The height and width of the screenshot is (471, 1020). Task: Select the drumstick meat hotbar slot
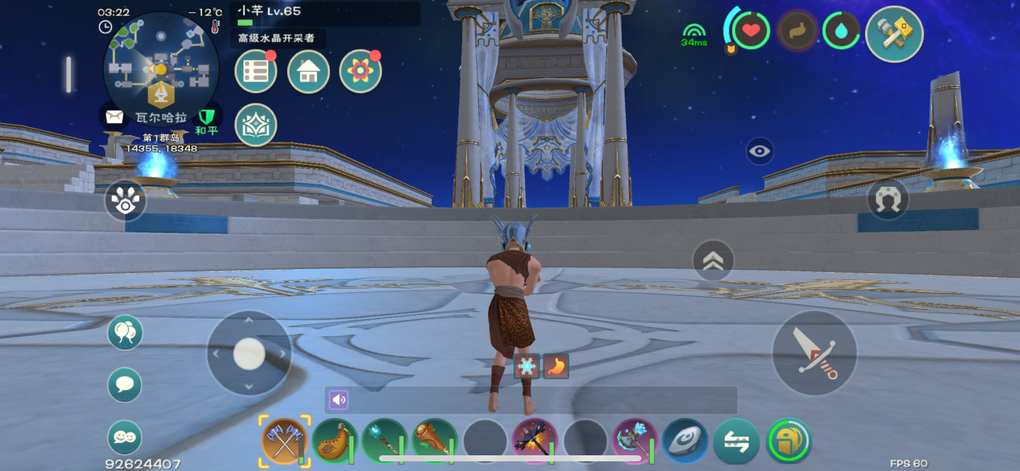(x=435, y=440)
